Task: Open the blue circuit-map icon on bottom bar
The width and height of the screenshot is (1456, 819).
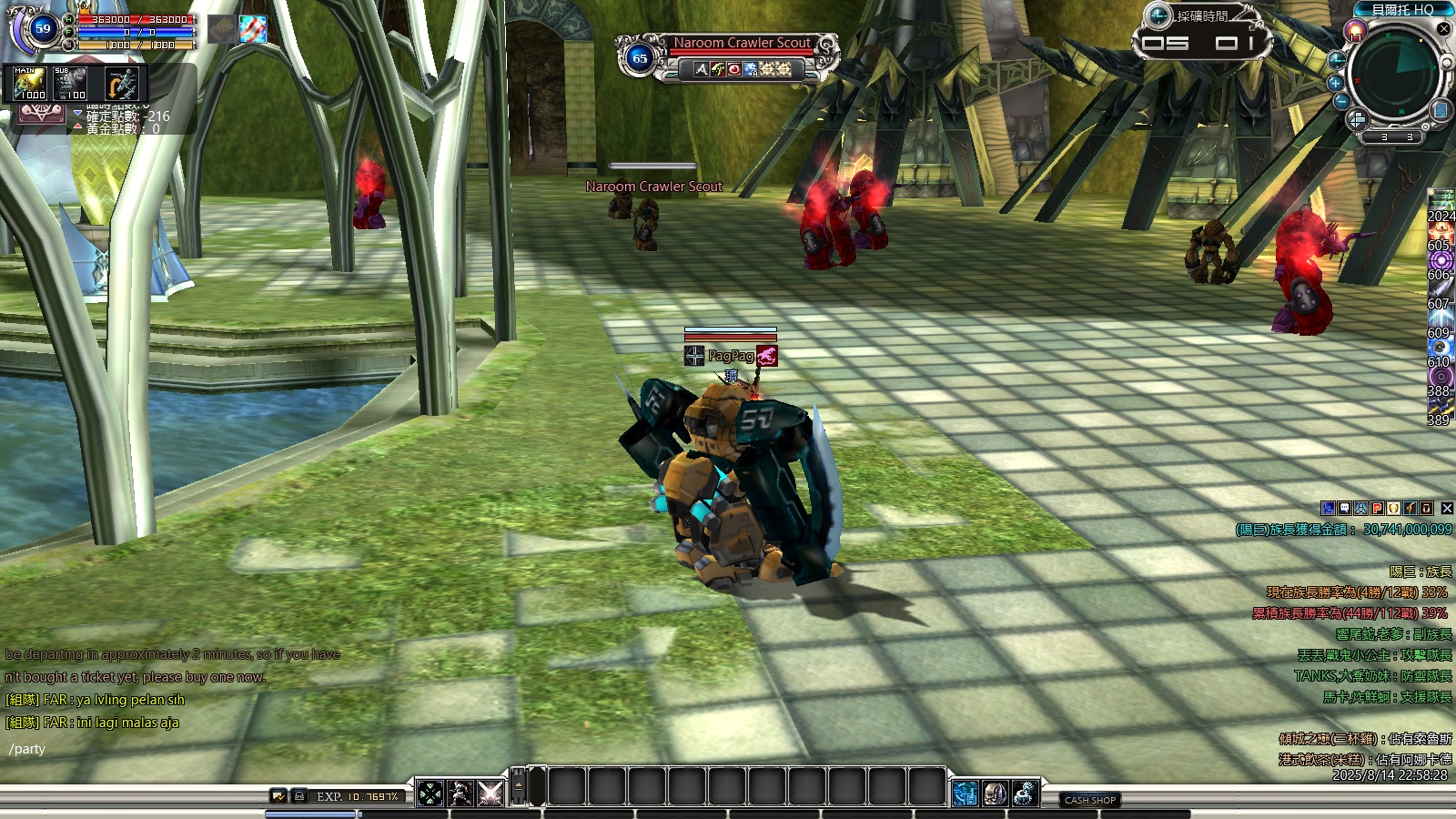Action: pyautogui.click(x=966, y=794)
